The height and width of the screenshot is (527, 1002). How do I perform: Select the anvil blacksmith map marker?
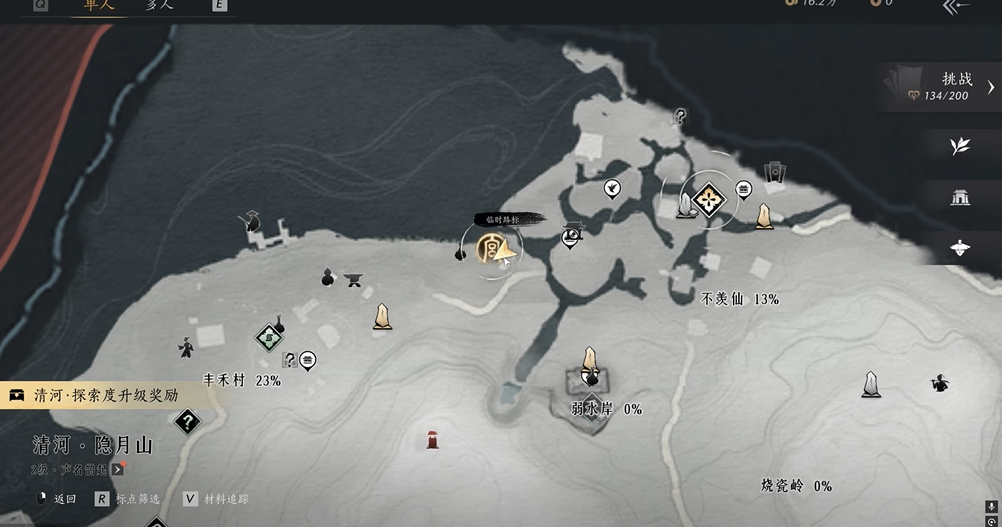click(352, 279)
